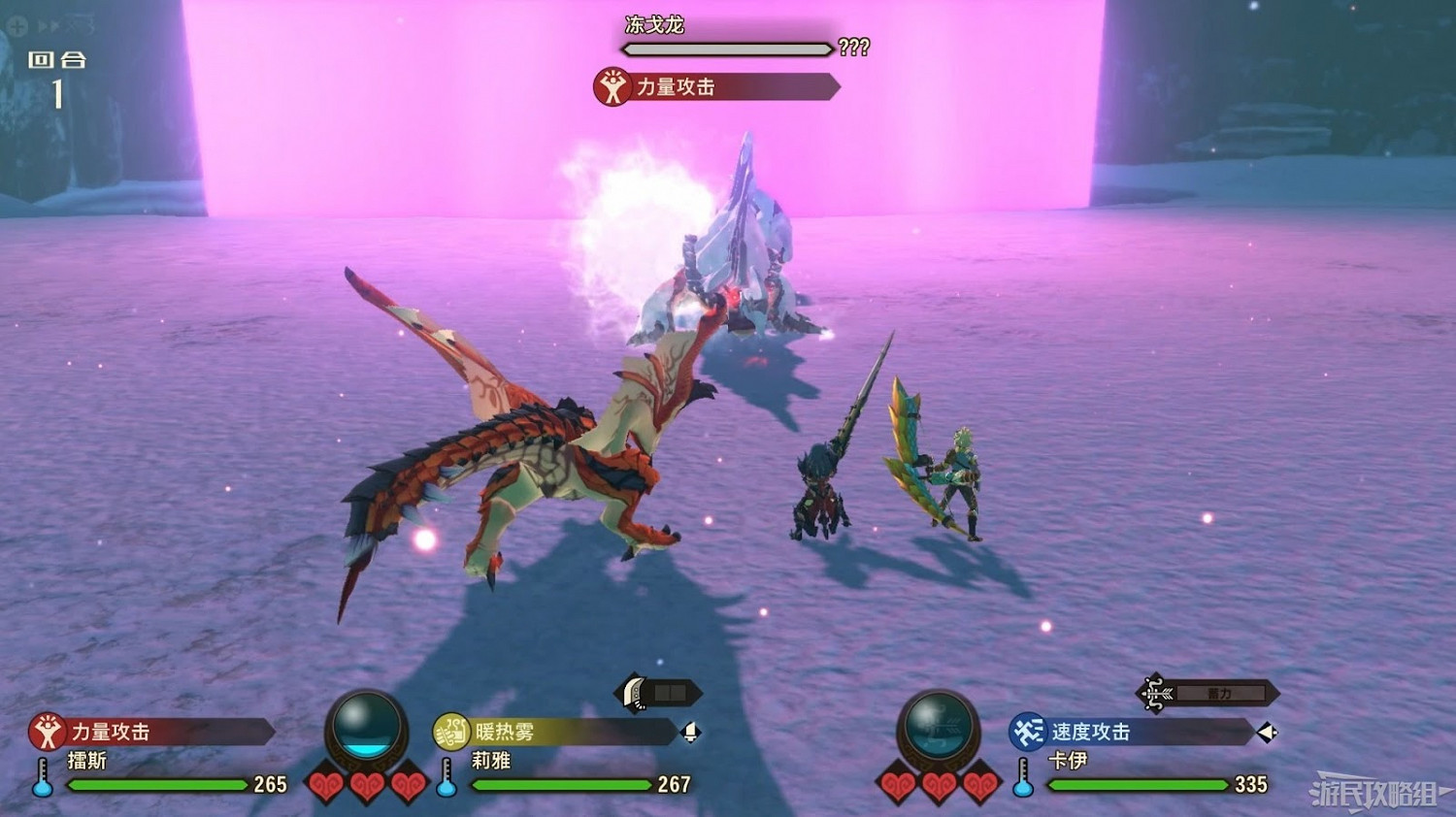Select 卡伊's 速度攻击 attack icon
1456x817 pixels.
[1028, 734]
